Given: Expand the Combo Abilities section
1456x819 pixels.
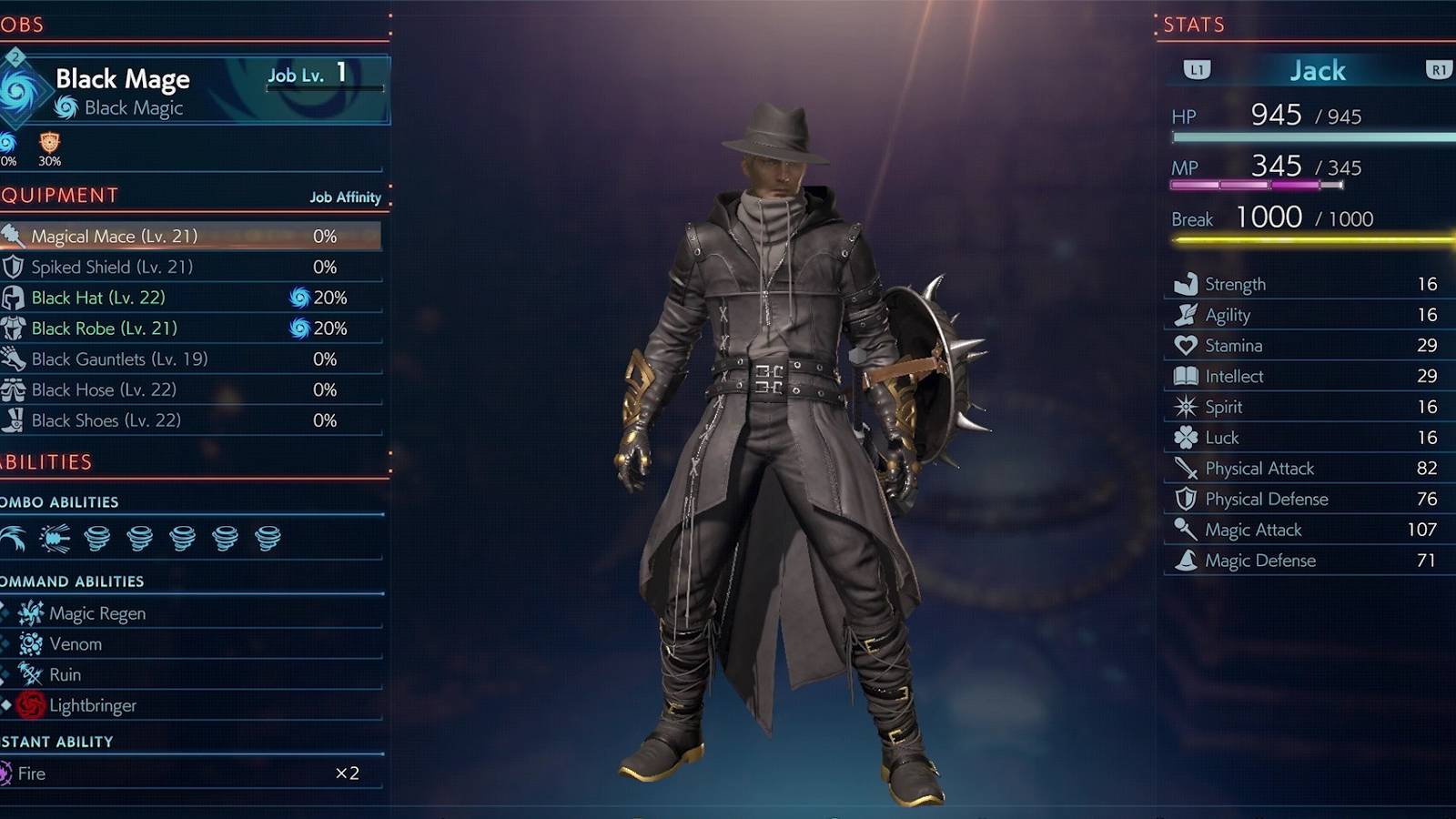Looking at the screenshot, I should click(61, 501).
